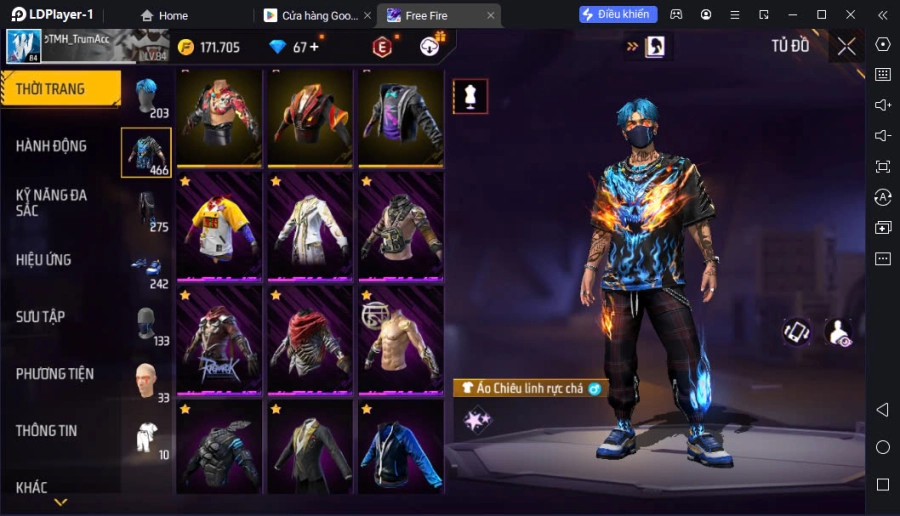Go to Phương Tiện category
The height and width of the screenshot is (516, 900).
[x=55, y=374]
